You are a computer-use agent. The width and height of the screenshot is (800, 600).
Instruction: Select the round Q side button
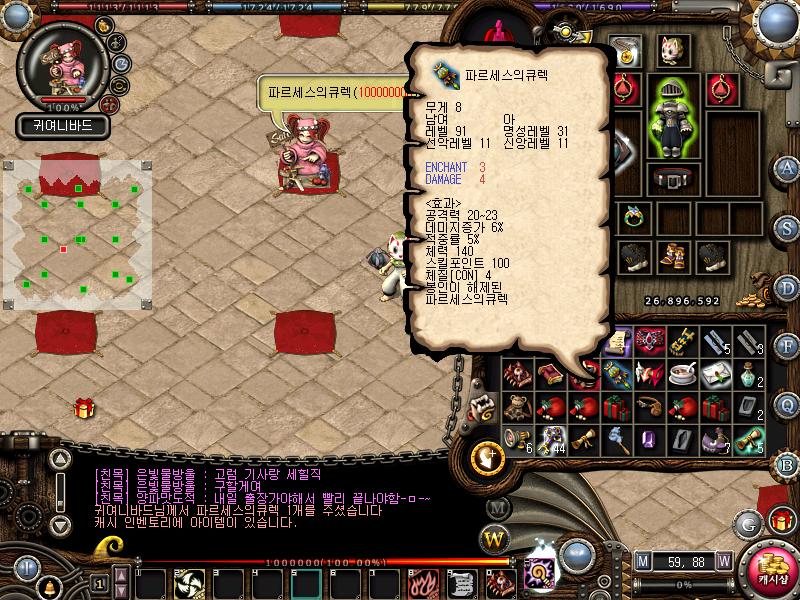[x=787, y=405]
